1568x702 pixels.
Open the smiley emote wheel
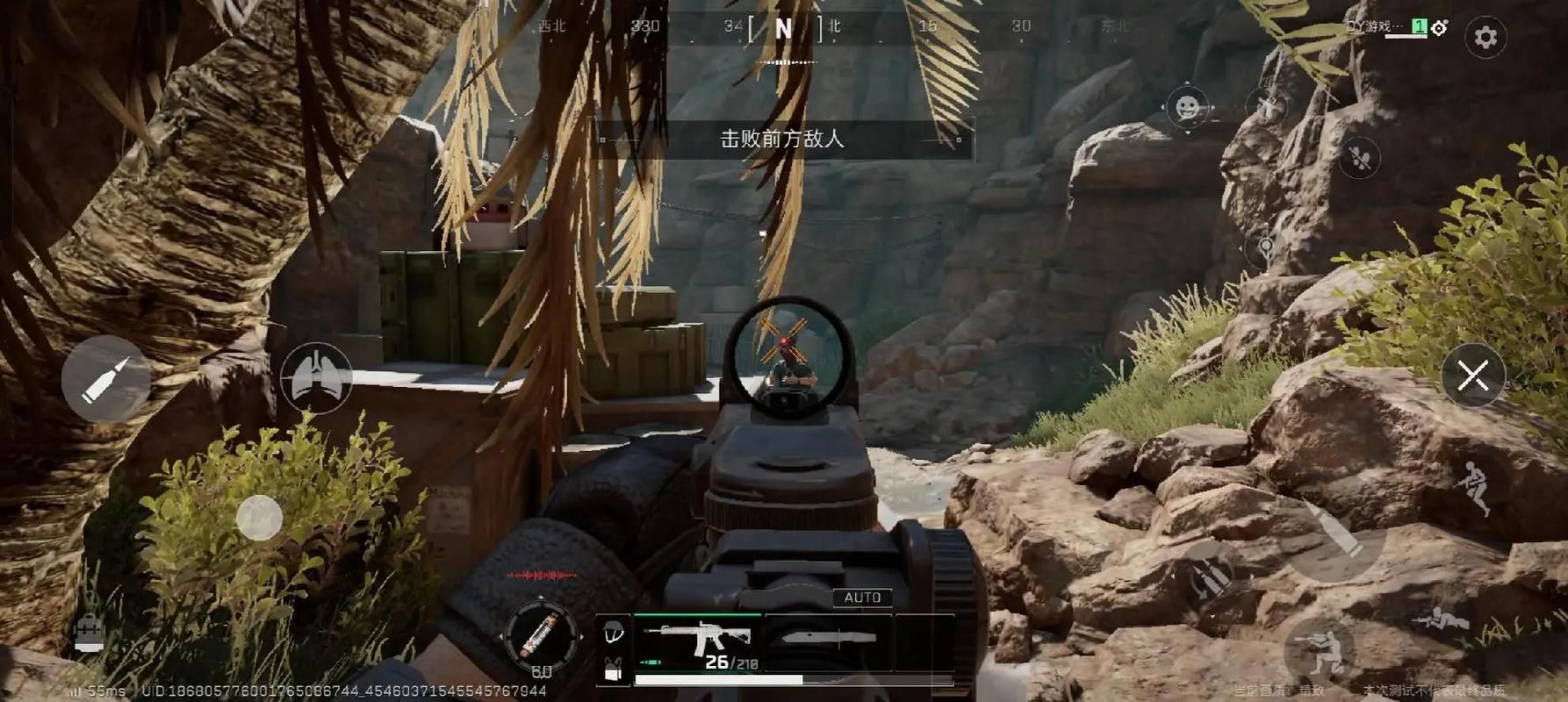point(1188,108)
